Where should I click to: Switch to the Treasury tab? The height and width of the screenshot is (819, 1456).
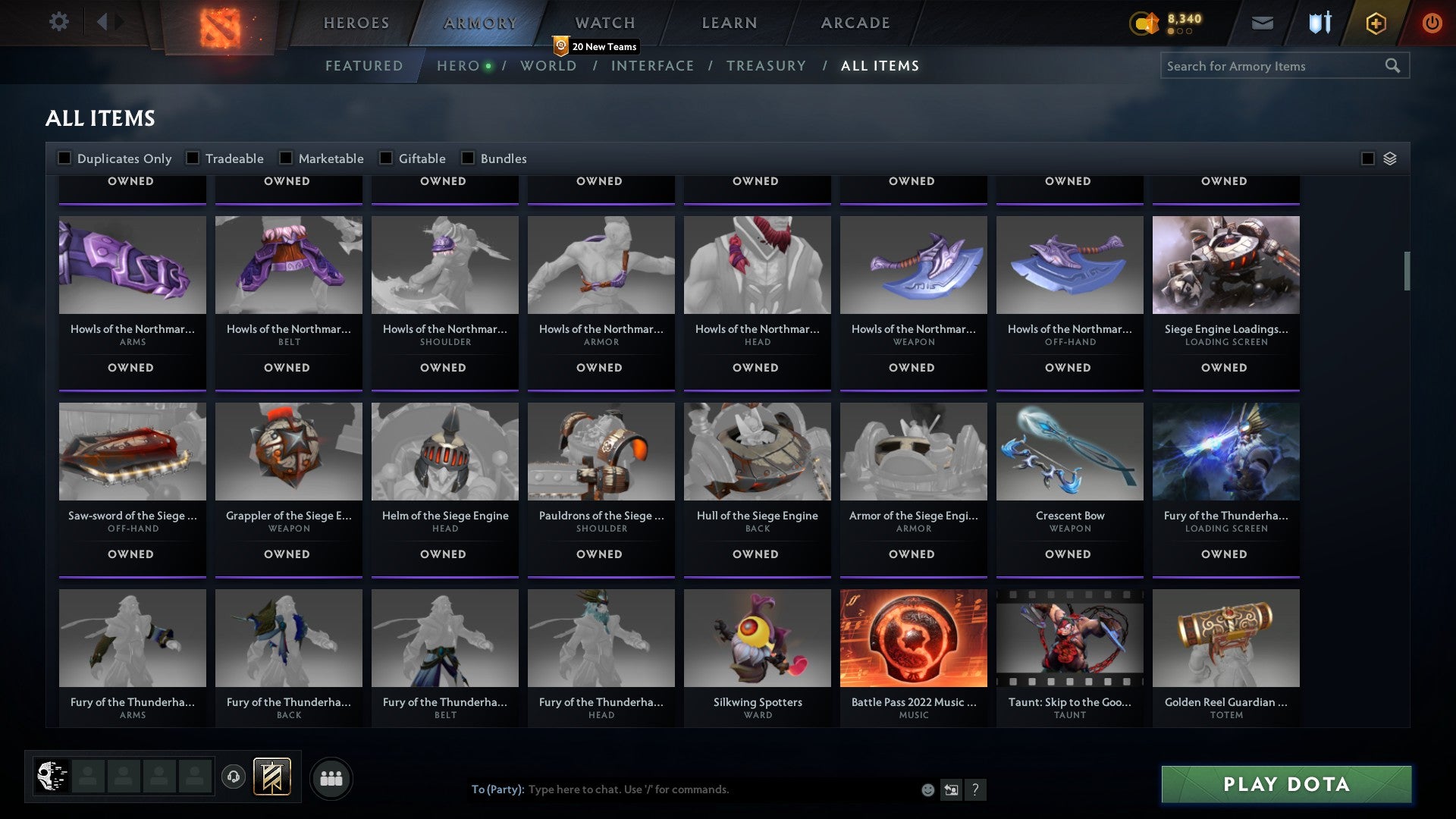pos(767,66)
